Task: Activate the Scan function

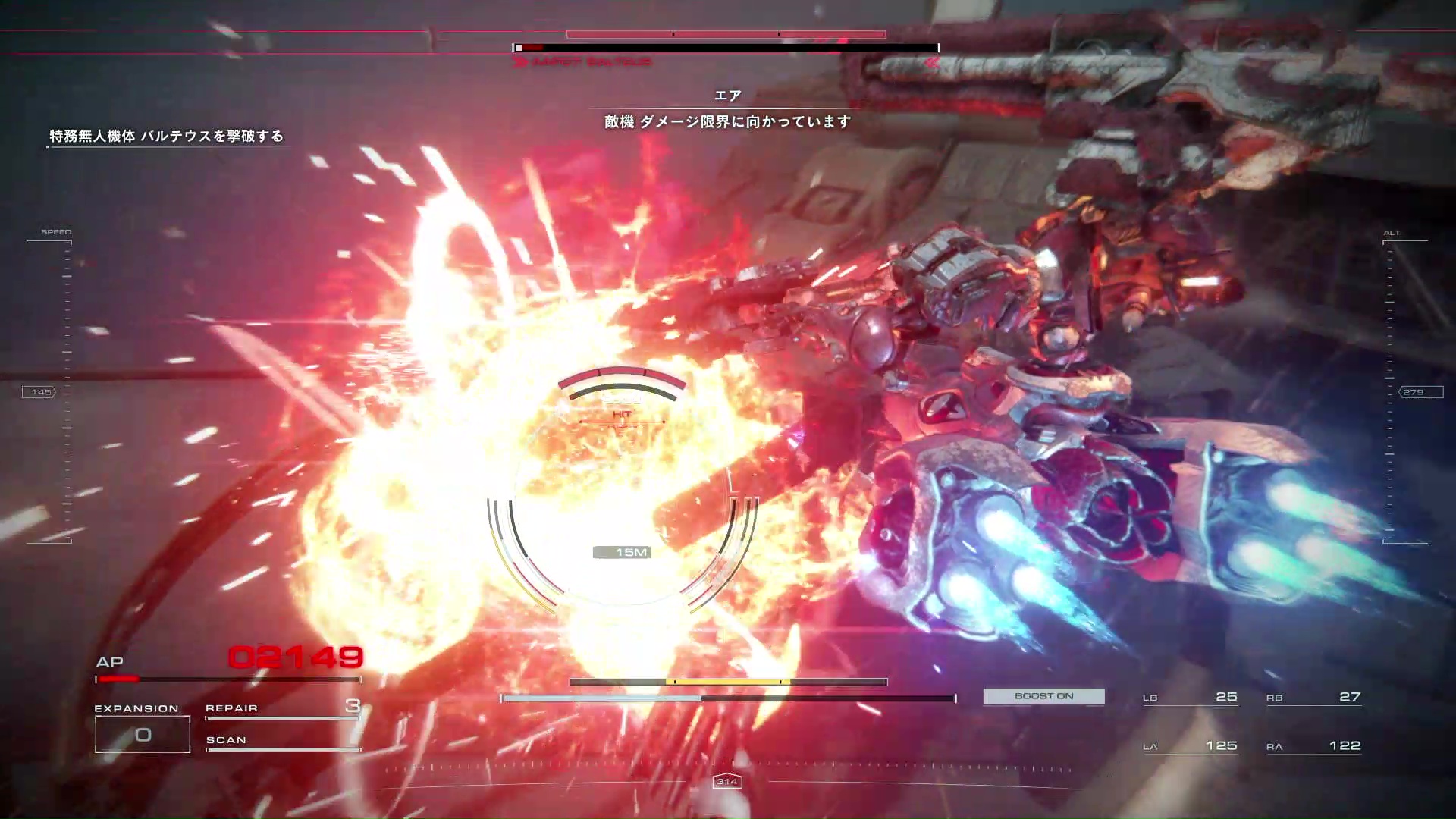Action: pos(281,741)
